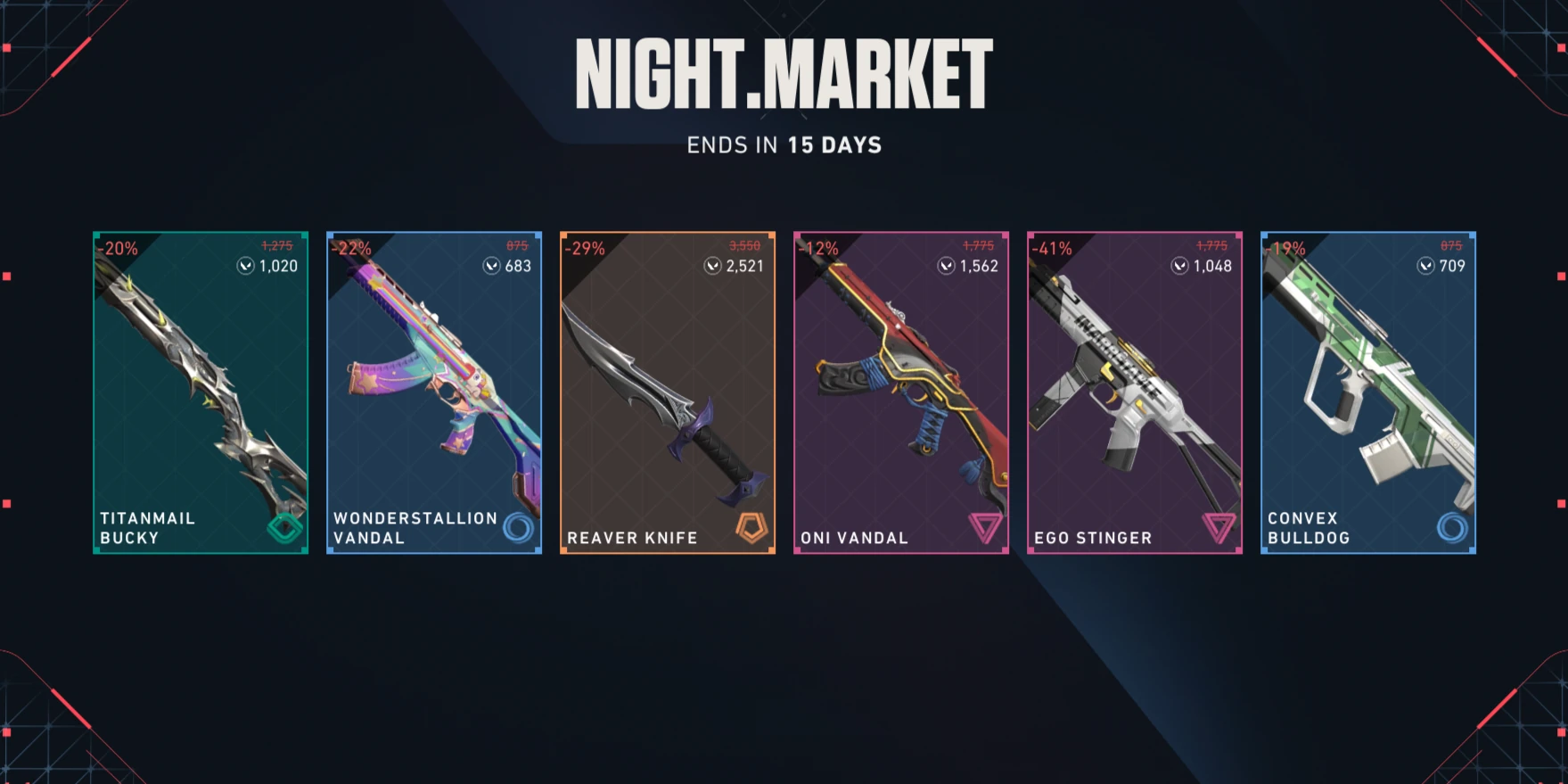Image resolution: width=1568 pixels, height=784 pixels.
Task: Select the Deluxe tier gem on Titanmail Bucky
Action: pyautogui.click(x=283, y=528)
